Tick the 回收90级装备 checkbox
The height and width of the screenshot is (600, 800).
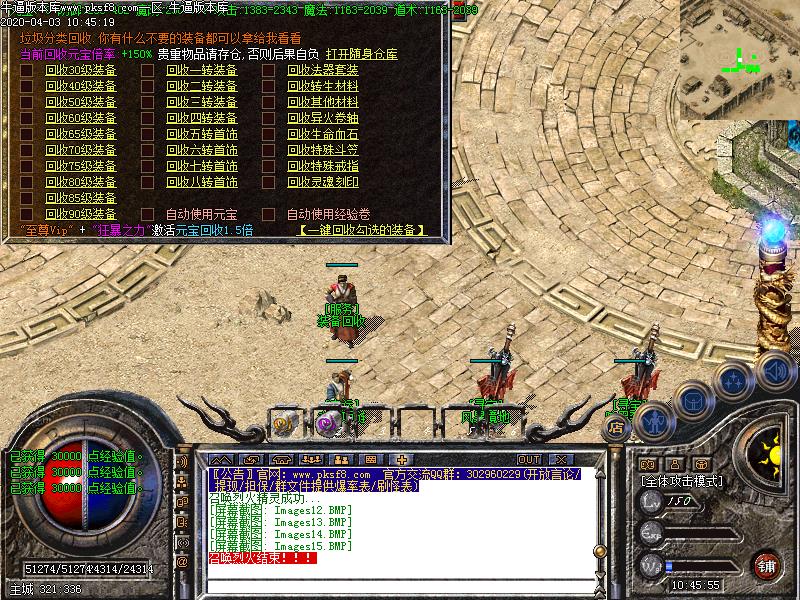[25, 214]
